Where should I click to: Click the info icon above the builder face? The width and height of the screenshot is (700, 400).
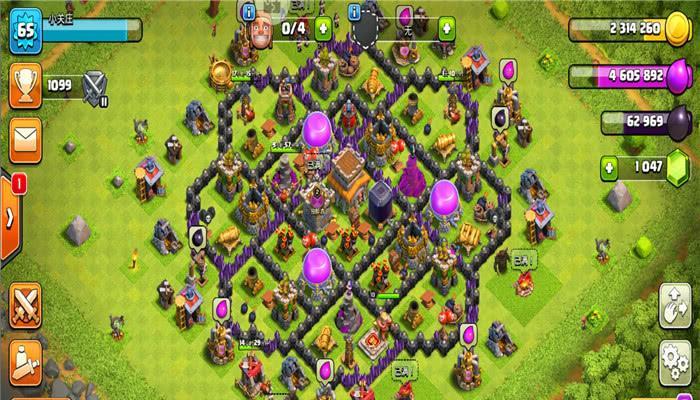tap(249, 11)
